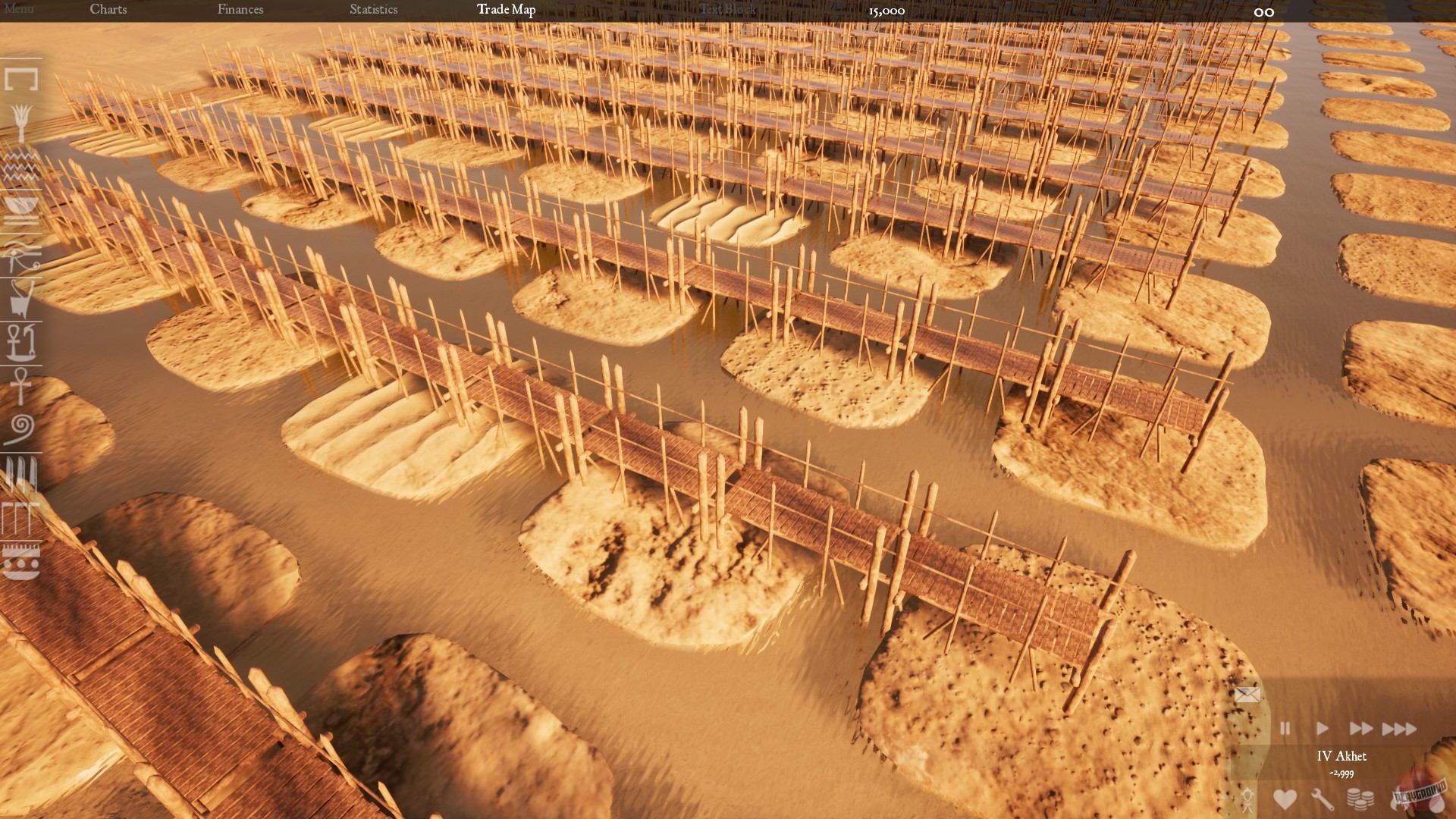Screen dimensions: 1456x819
Task: Click the wrench icon in the bottom-right panel
Action: click(x=1323, y=798)
